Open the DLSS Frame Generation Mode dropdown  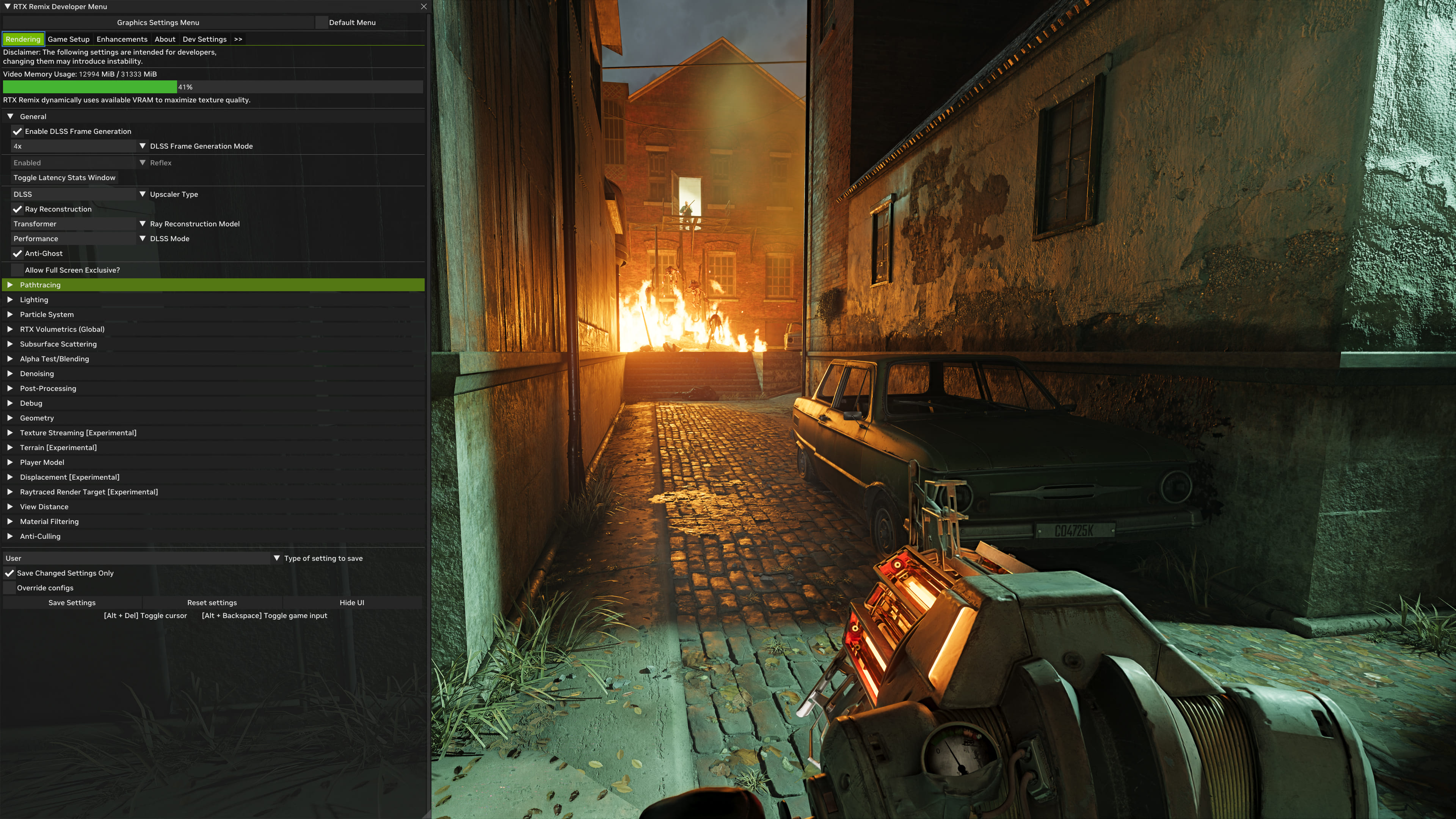click(x=74, y=146)
